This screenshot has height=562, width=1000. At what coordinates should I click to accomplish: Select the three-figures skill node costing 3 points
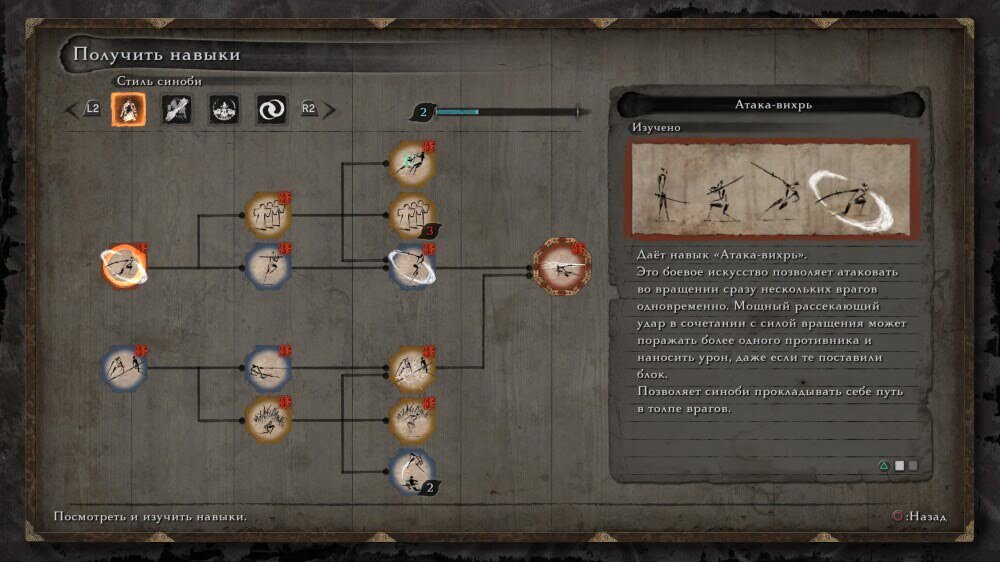pyautogui.click(x=411, y=215)
